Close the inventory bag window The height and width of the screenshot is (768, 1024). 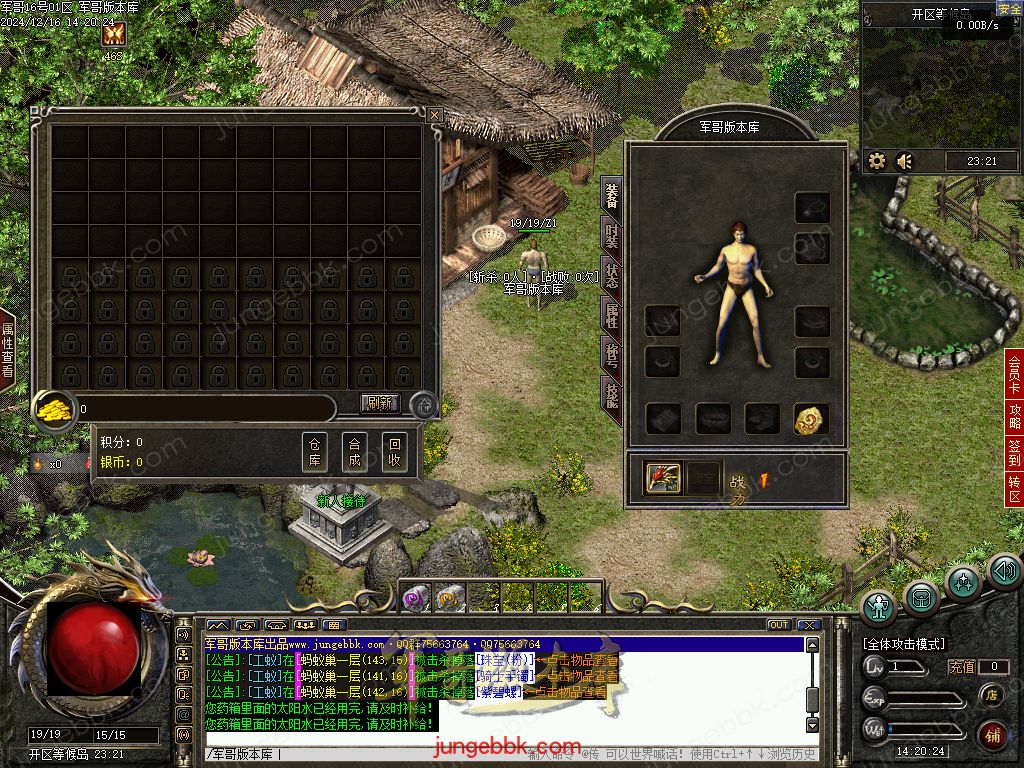click(x=434, y=116)
